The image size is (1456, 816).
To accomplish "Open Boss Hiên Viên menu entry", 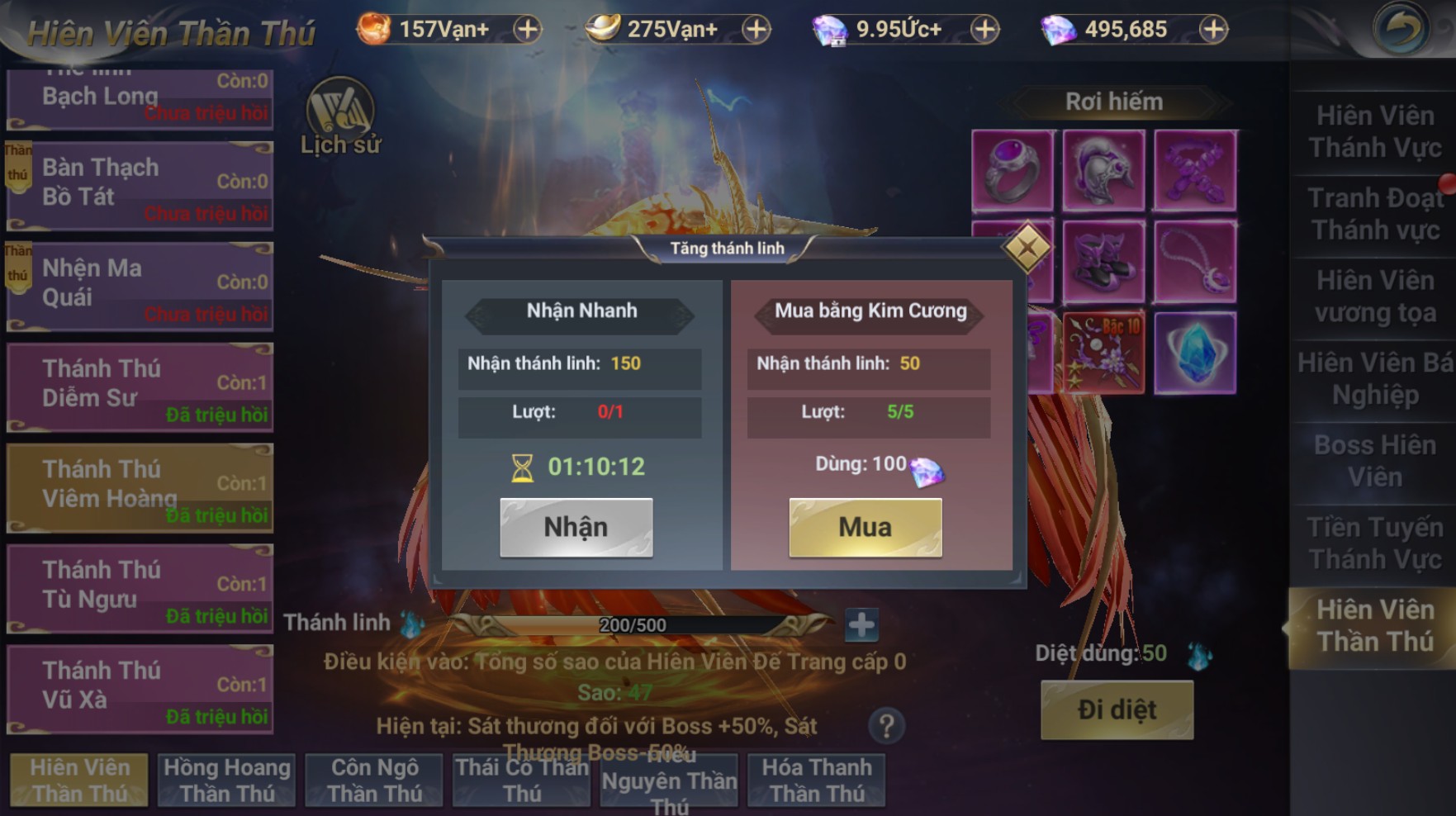I will pos(1374,461).
